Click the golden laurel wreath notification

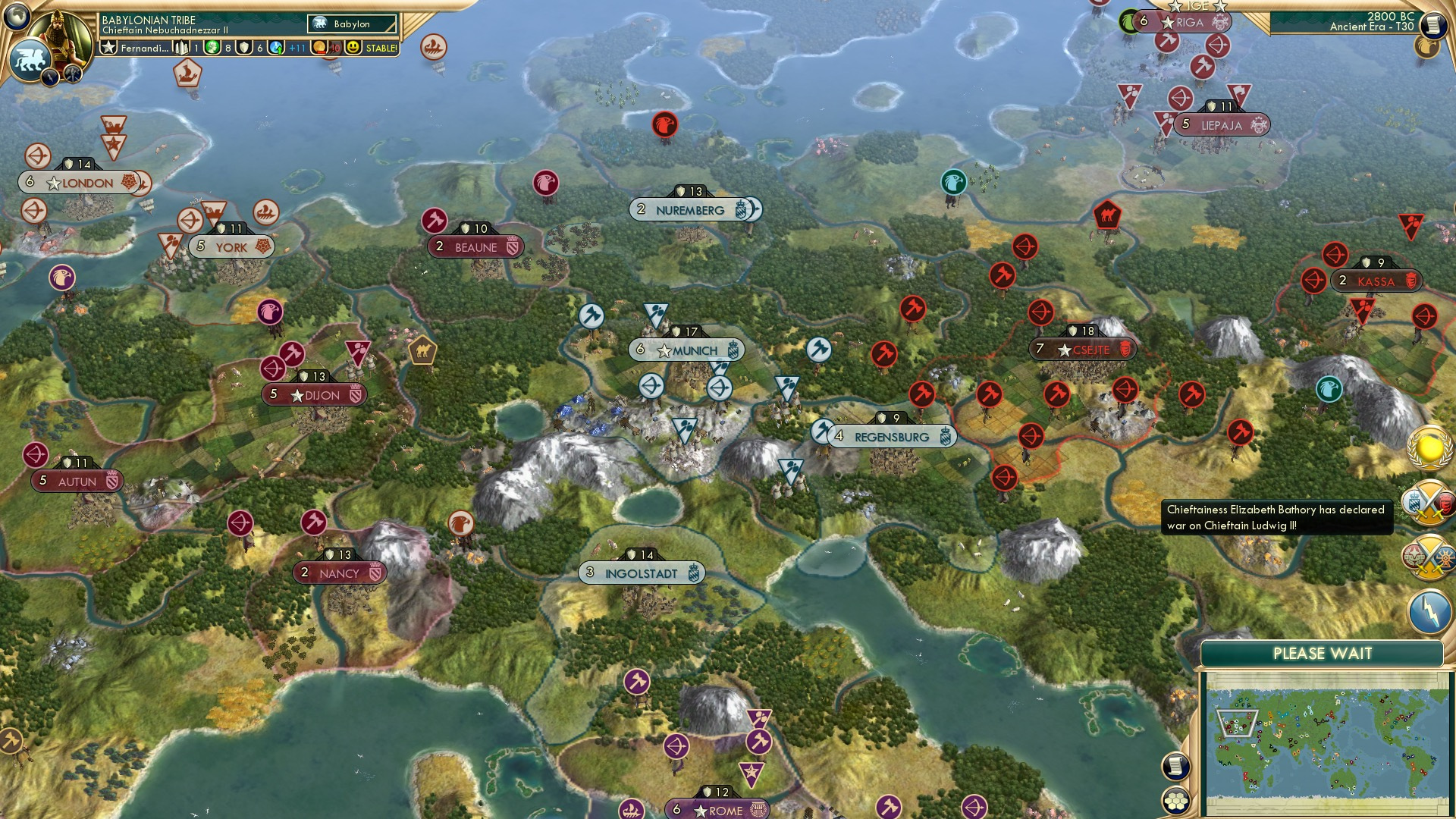1428,450
